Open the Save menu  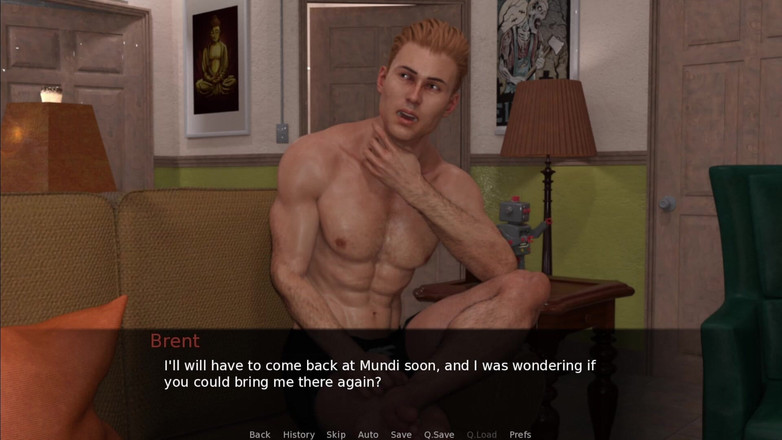click(x=401, y=434)
